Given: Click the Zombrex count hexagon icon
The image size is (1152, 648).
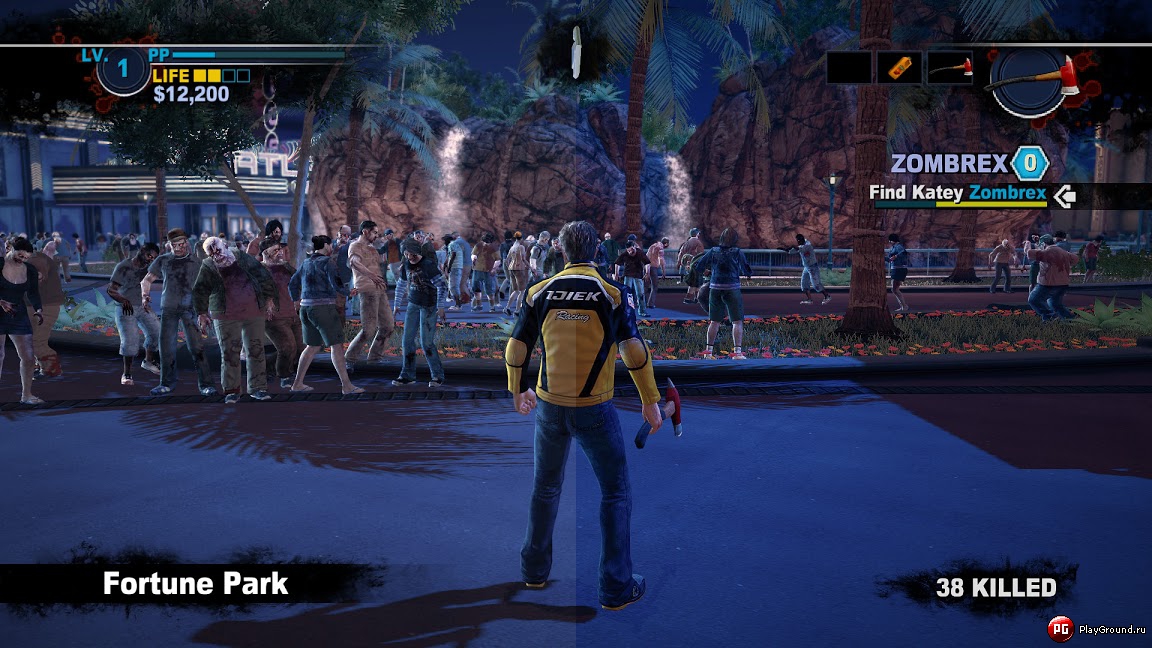Looking at the screenshot, I should (x=1029, y=163).
